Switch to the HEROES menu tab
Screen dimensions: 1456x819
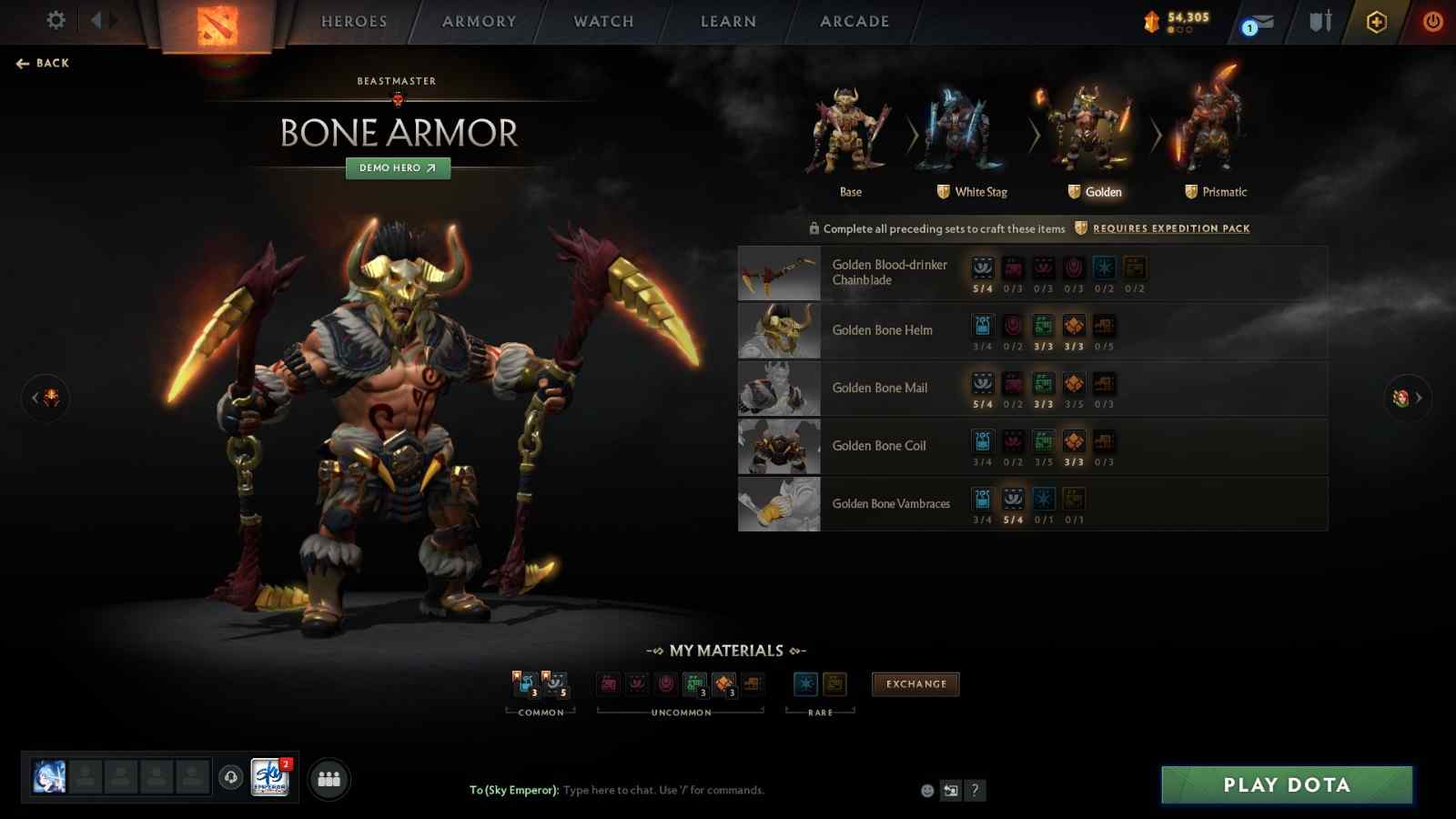coord(353,21)
